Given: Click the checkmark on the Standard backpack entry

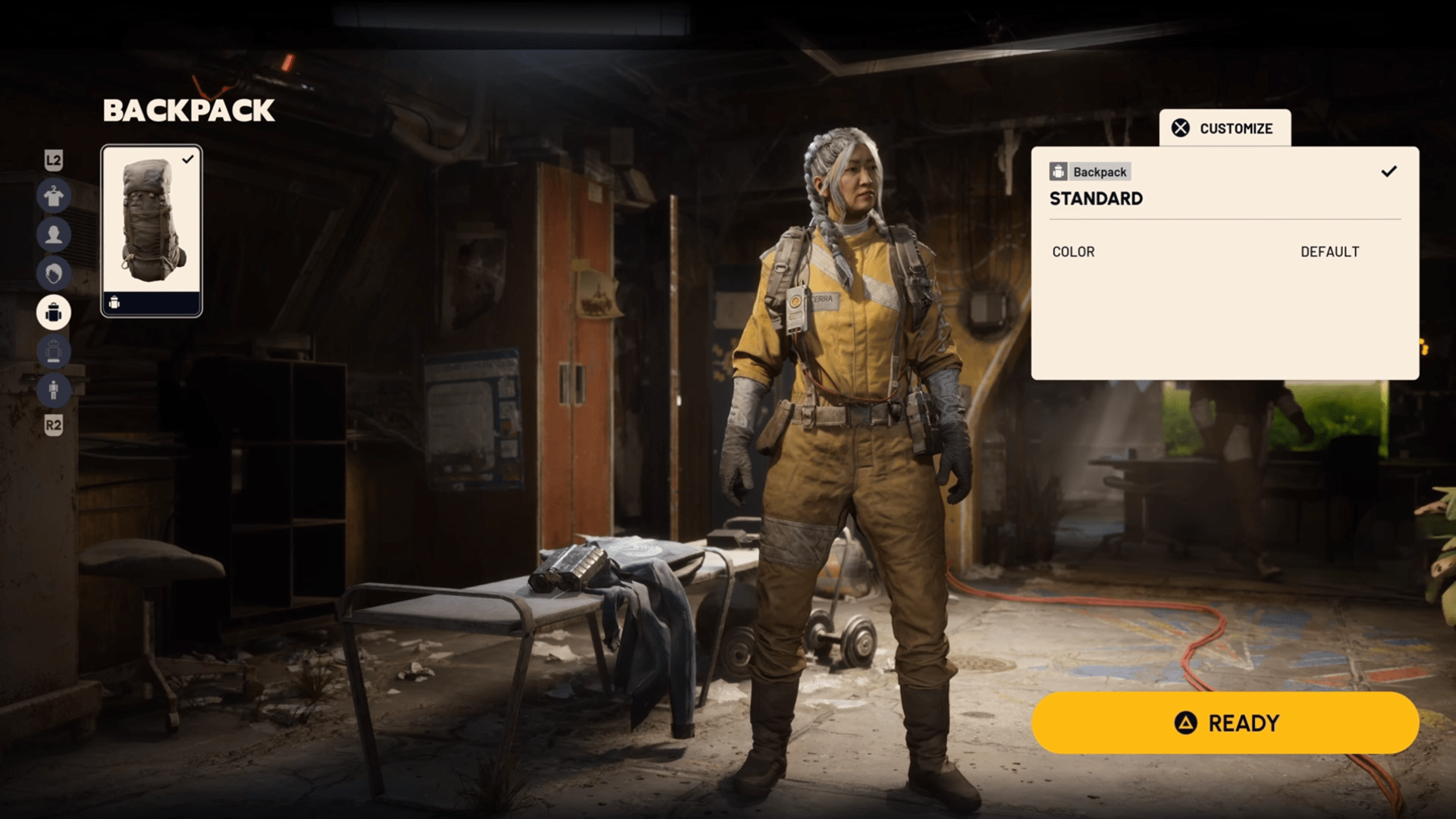Looking at the screenshot, I should (x=1390, y=172).
